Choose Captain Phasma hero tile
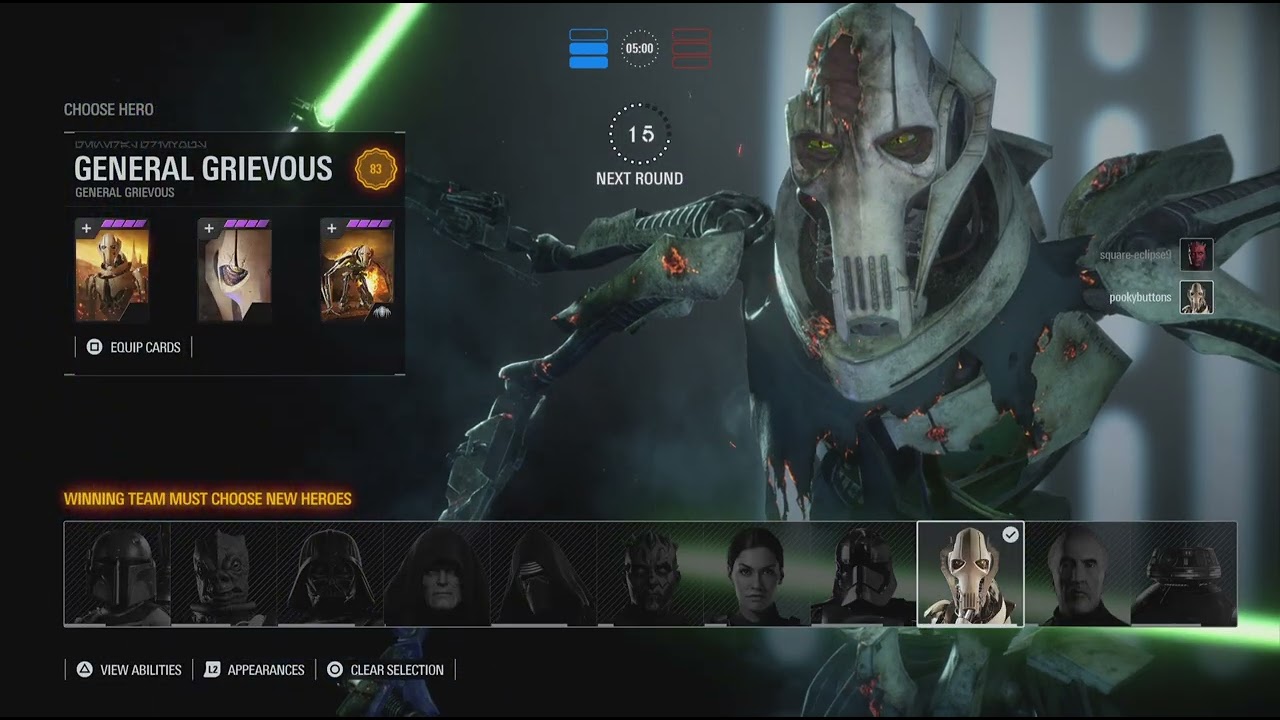 pyautogui.click(x=863, y=575)
